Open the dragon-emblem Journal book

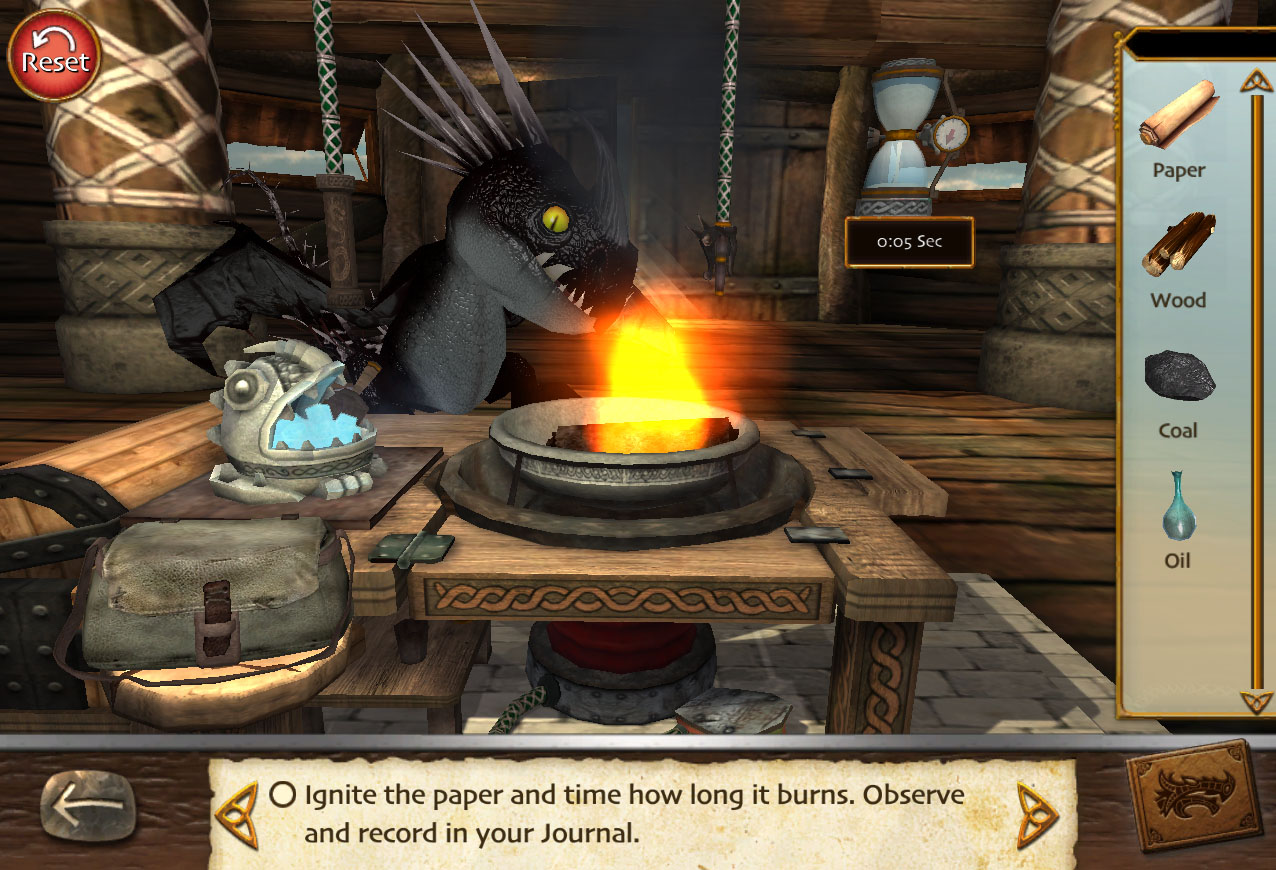[x=1193, y=797]
